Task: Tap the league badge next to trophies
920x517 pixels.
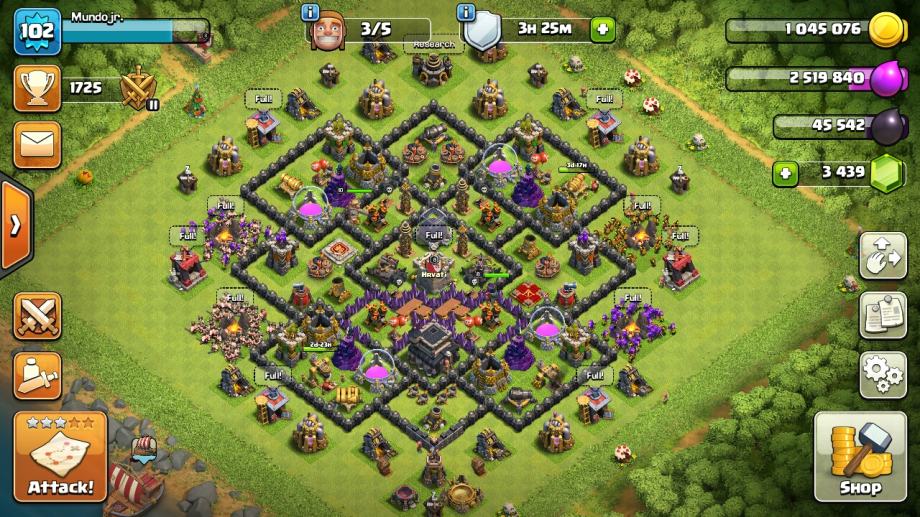Action: pyautogui.click(x=138, y=89)
